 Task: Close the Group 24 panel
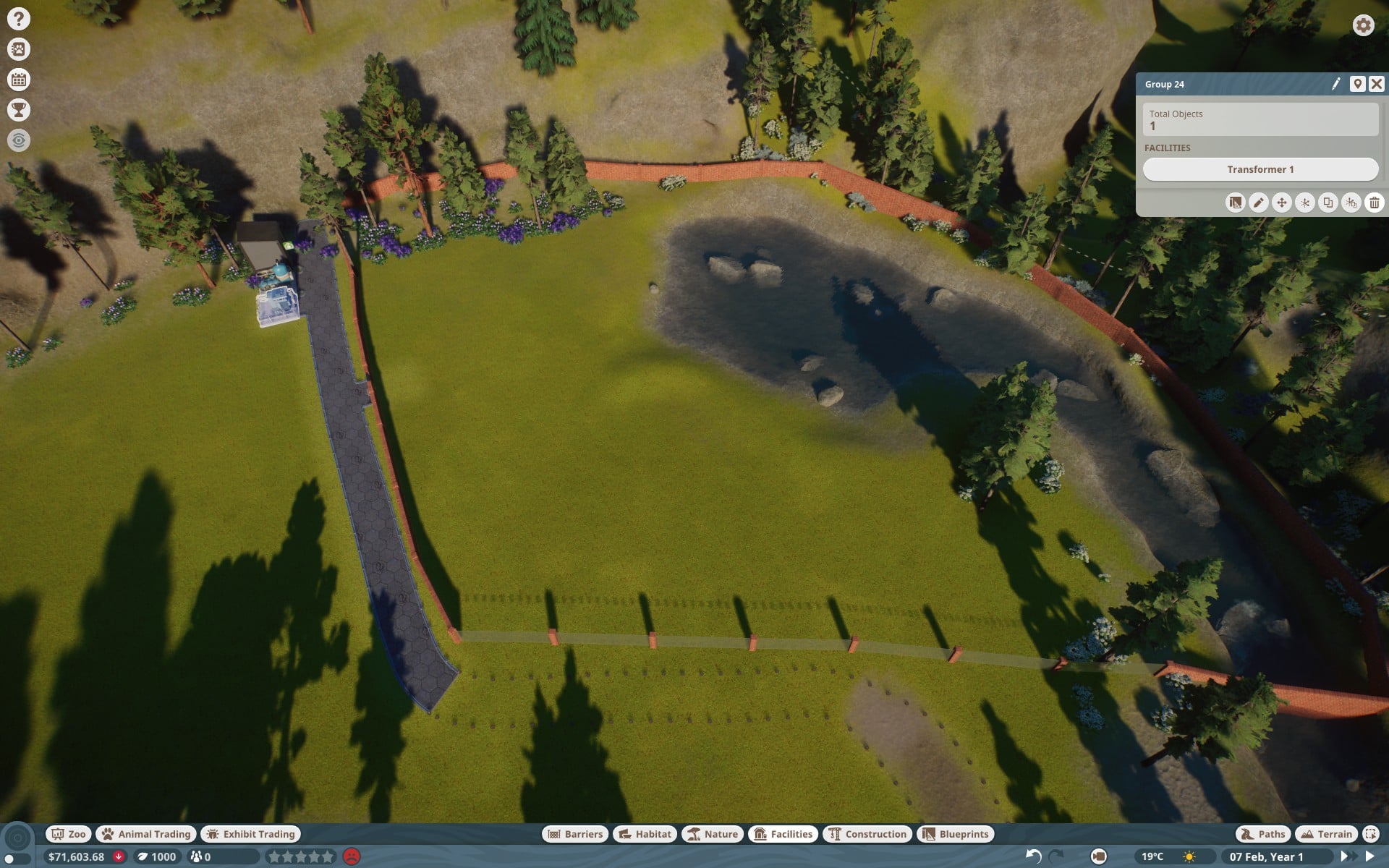[1376, 84]
